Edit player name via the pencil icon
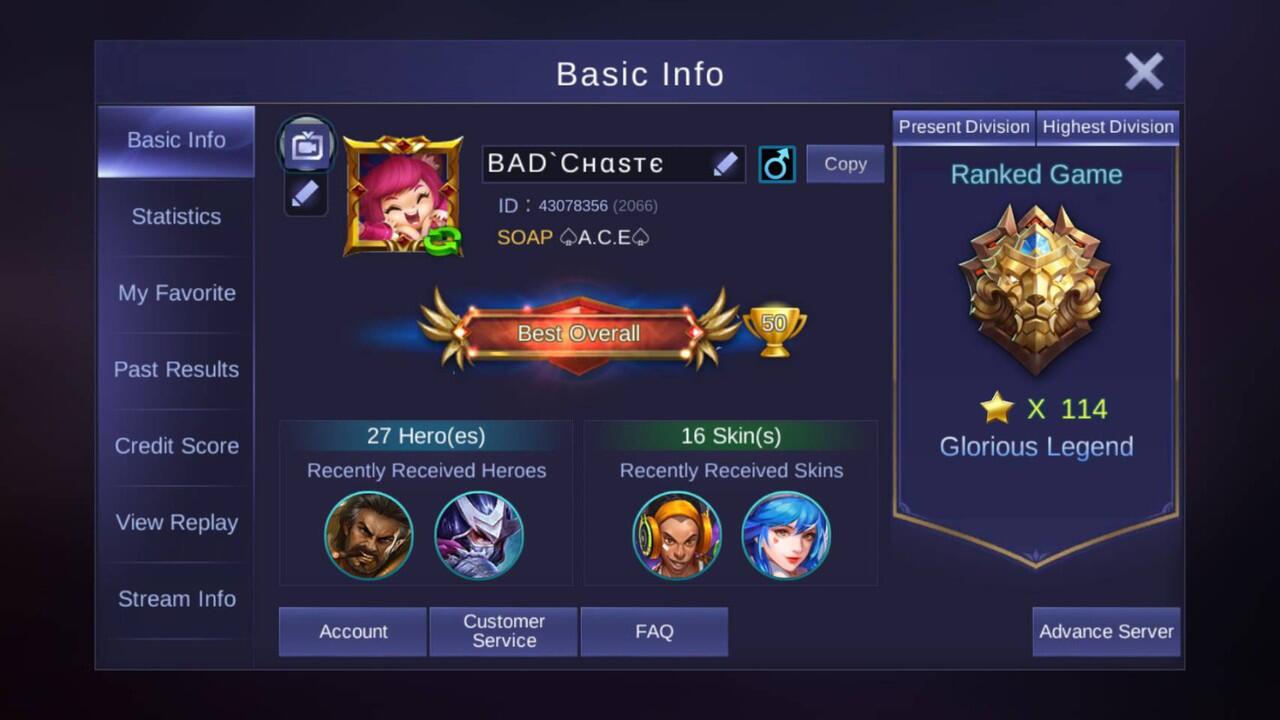1280x720 pixels. [727, 163]
